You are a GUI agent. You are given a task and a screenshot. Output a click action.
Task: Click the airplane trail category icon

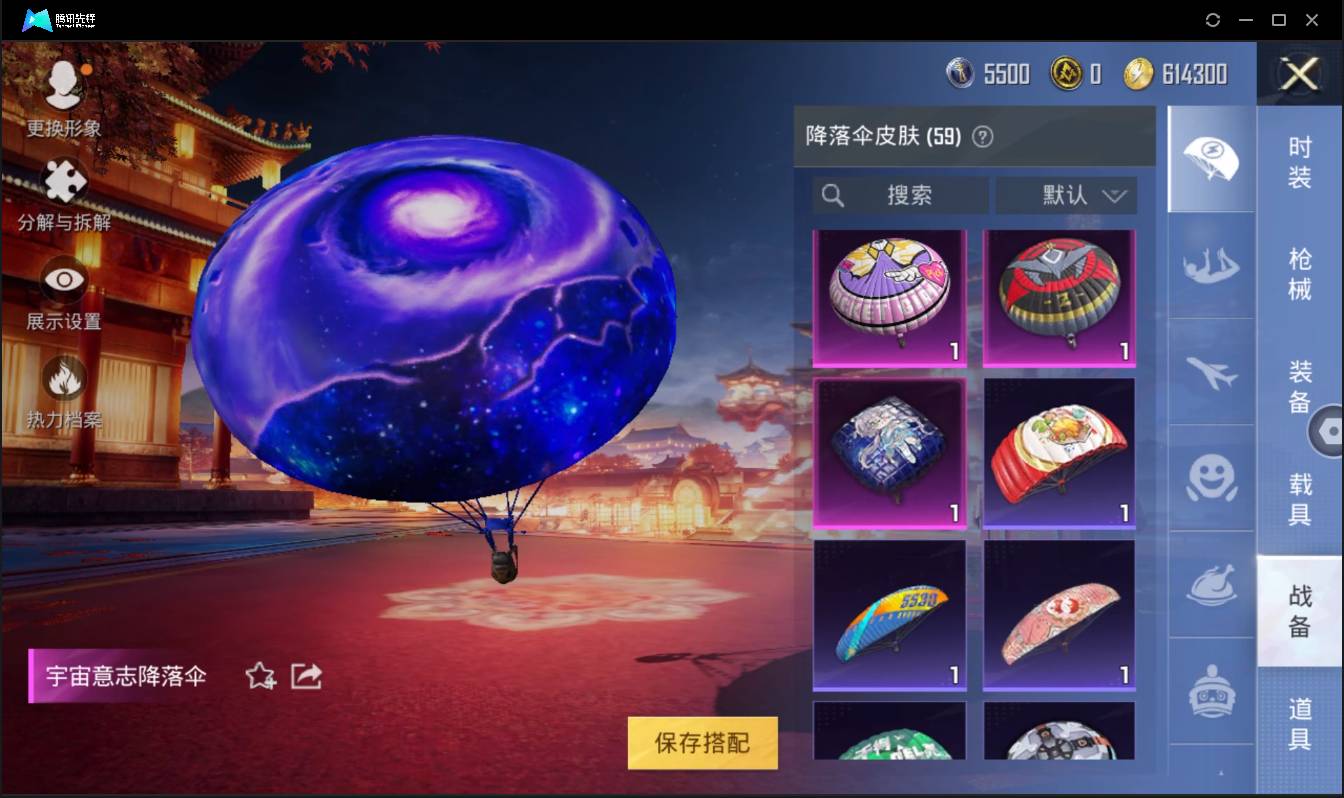[1210, 375]
